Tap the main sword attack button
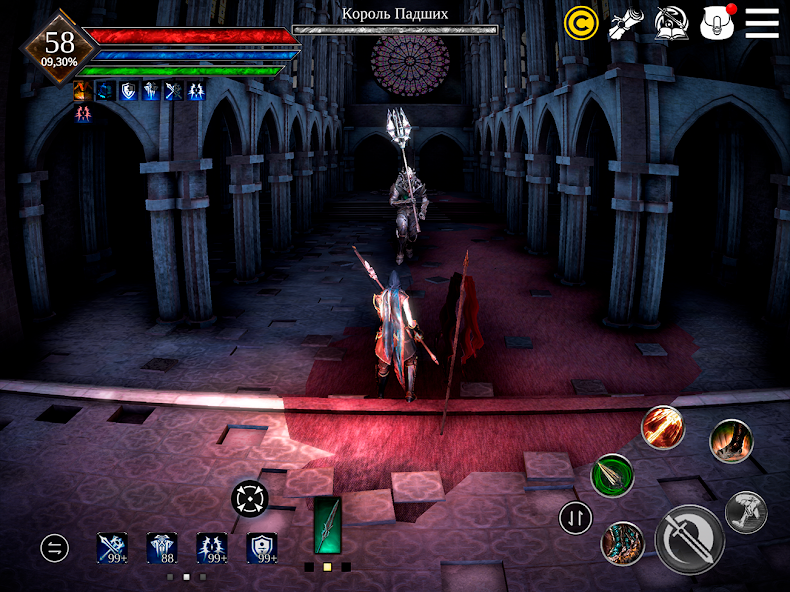Viewport: 790px width, 592px height. coord(689,539)
